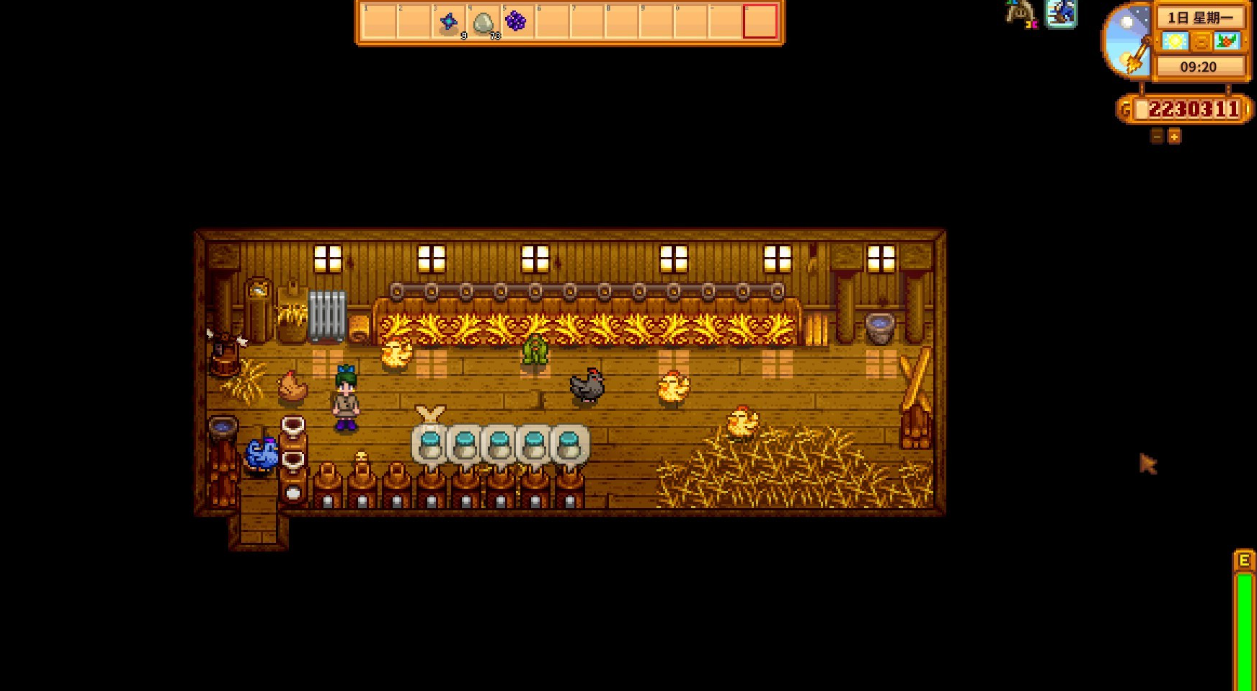Select the pale egg-shaped item slot
The width and height of the screenshot is (1257, 691).
click(483, 21)
